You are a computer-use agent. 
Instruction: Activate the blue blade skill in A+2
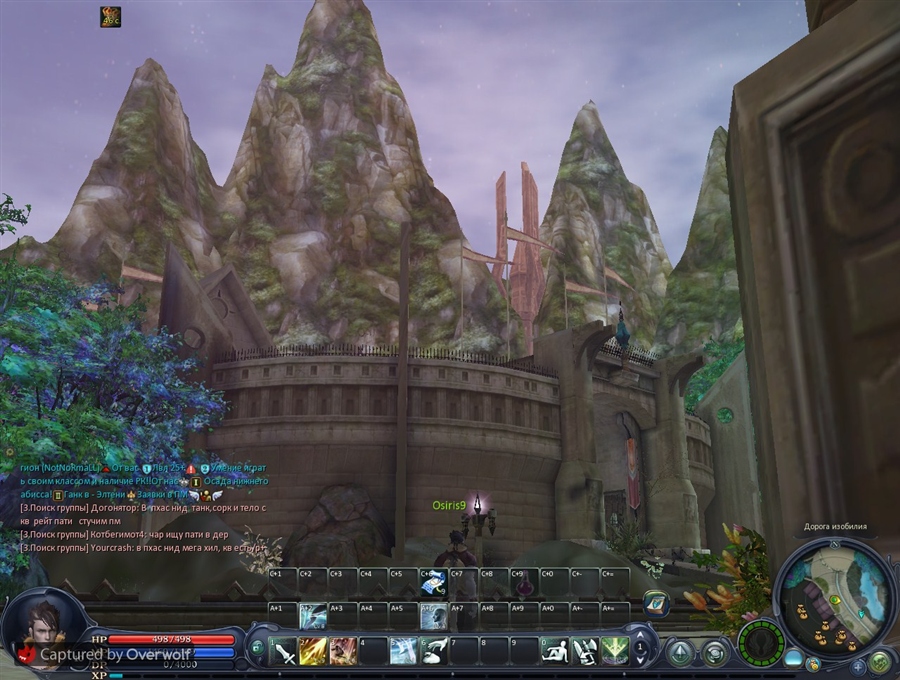point(313,616)
